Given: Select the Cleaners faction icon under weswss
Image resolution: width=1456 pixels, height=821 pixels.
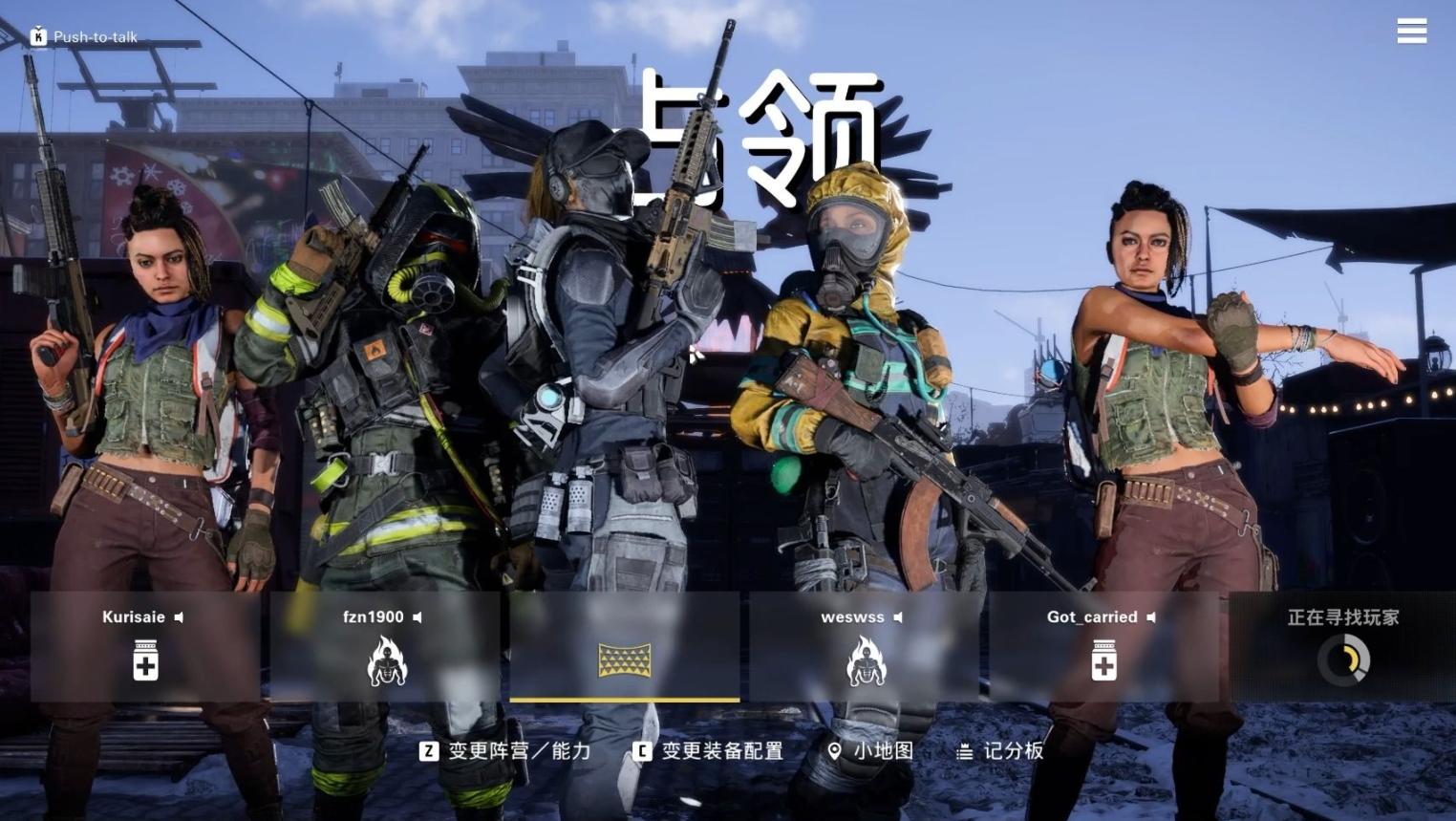Looking at the screenshot, I should [867, 660].
